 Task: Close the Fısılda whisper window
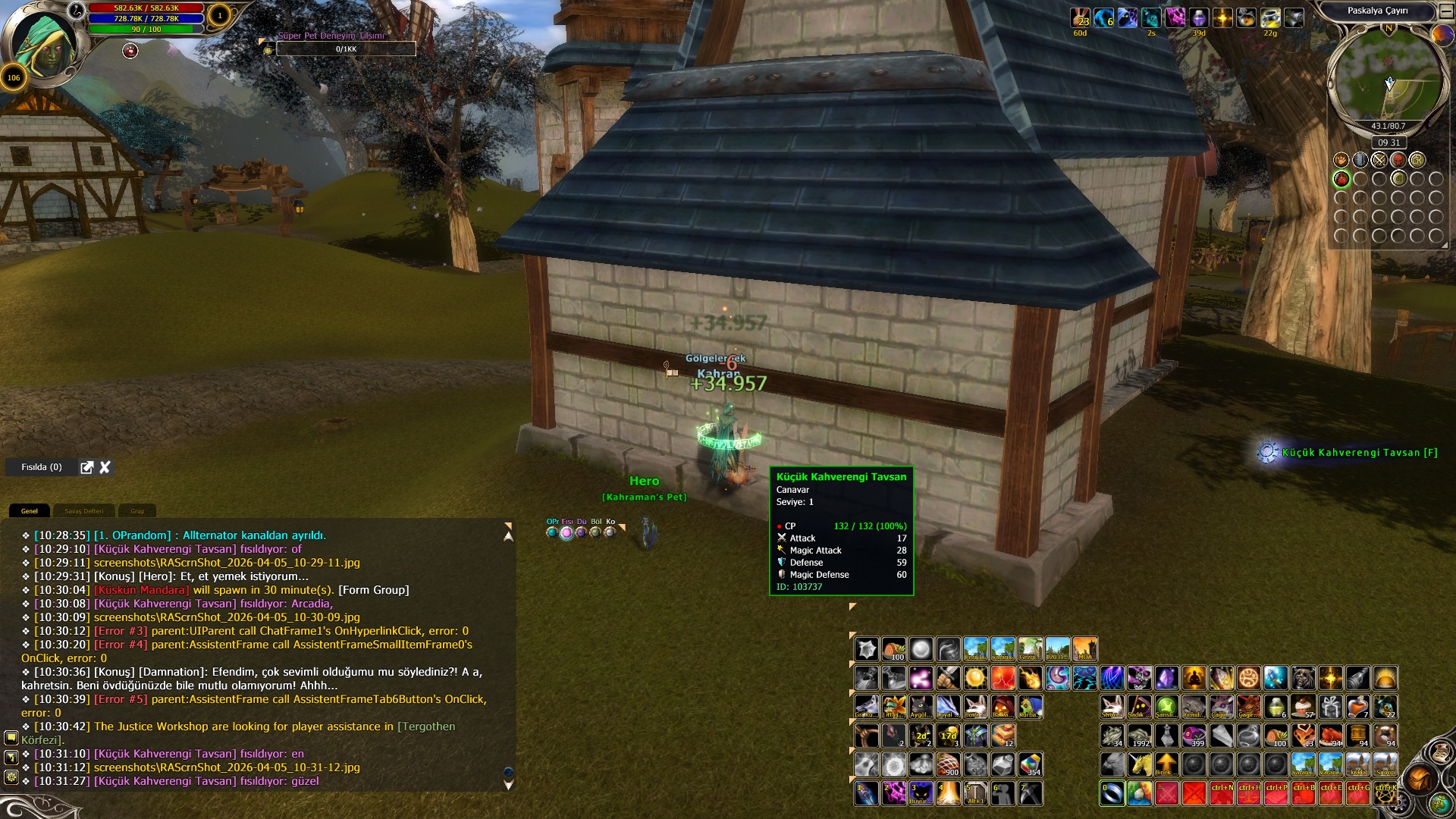point(105,467)
